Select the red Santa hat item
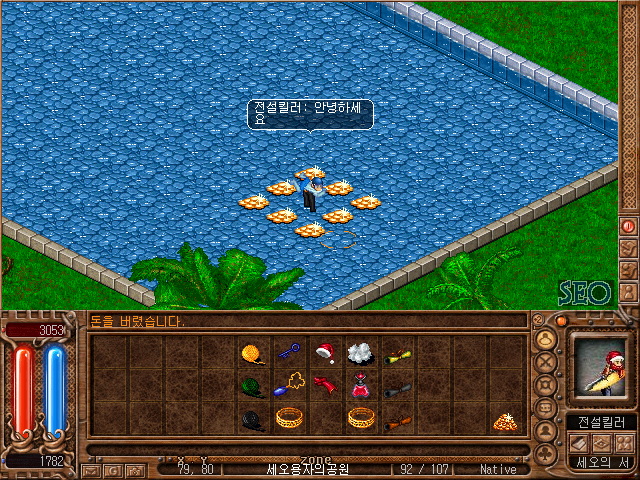The image size is (640, 480). coord(324,352)
